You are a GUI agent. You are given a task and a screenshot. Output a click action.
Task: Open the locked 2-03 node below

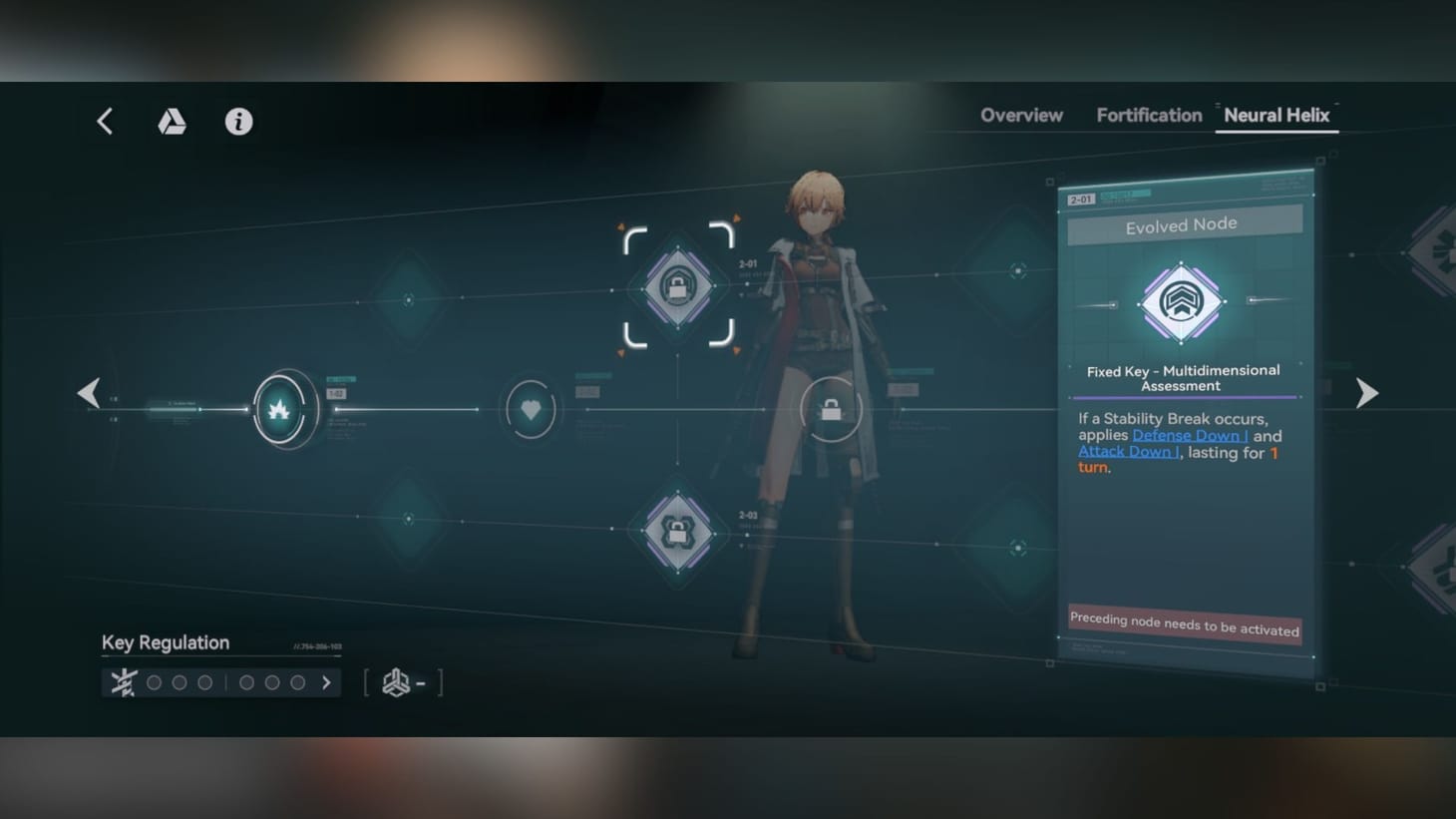click(x=678, y=534)
